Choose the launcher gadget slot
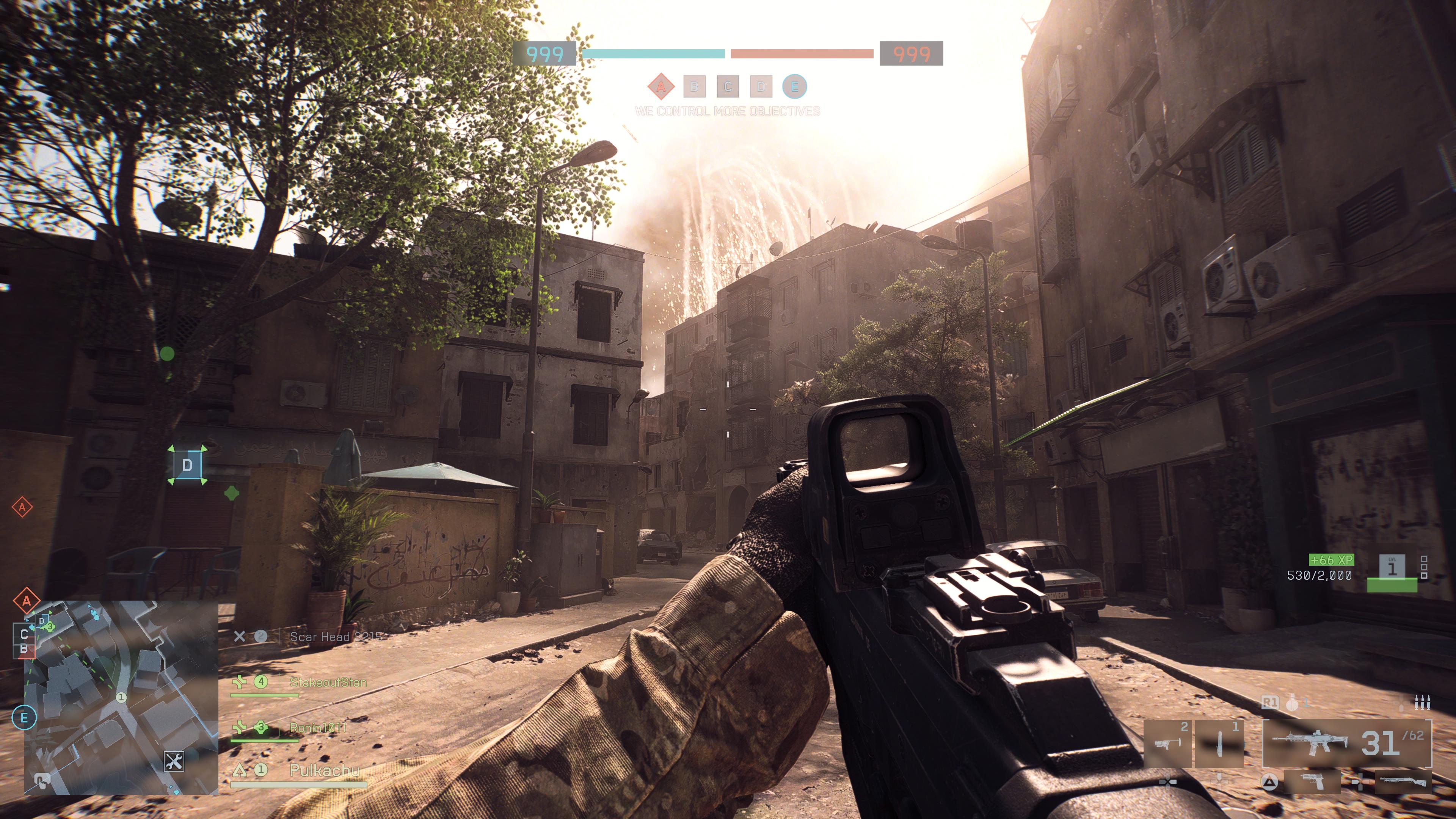The image size is (1456, 819). 1167,743
